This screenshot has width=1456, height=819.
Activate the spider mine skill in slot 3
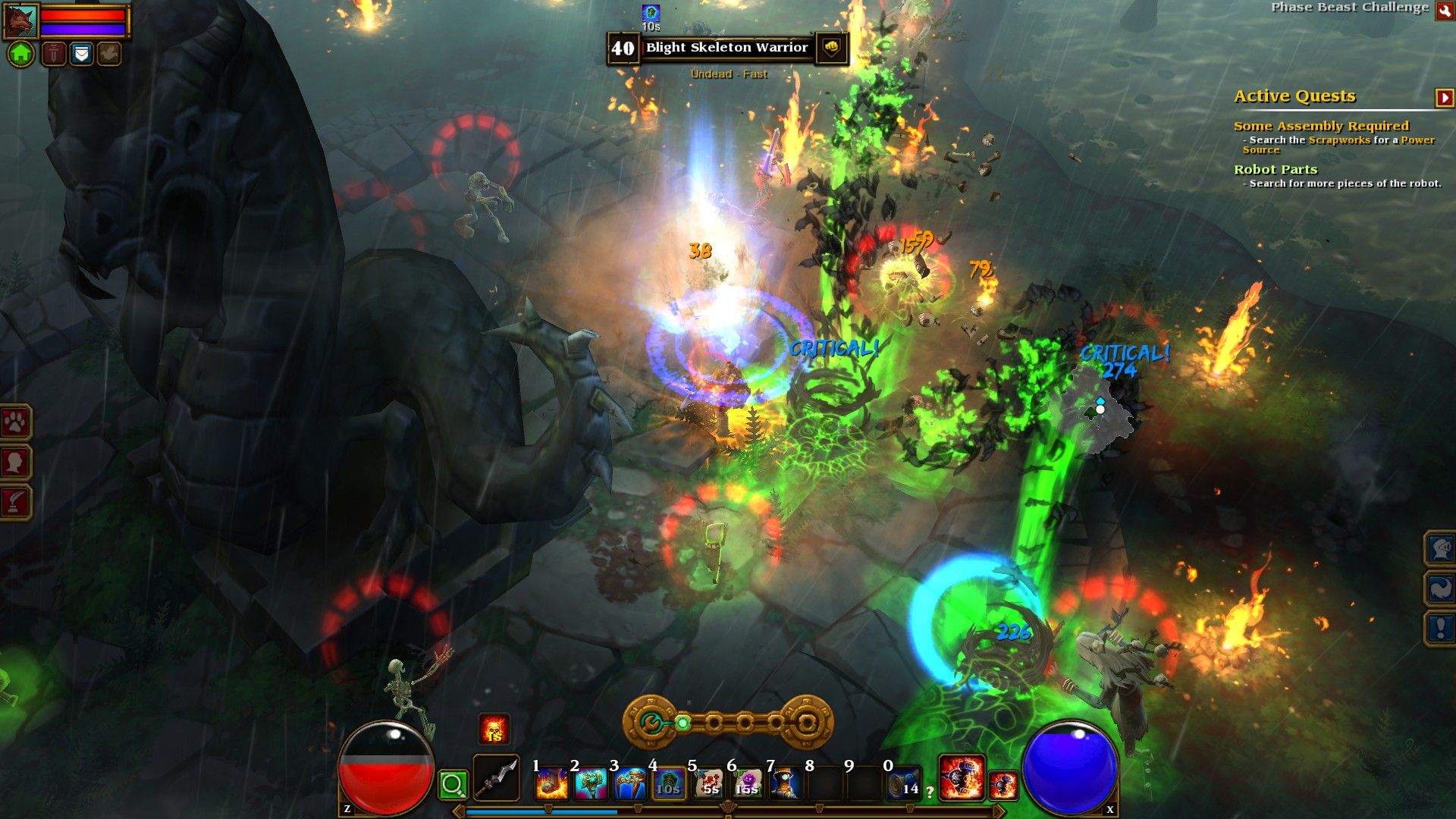630,784
